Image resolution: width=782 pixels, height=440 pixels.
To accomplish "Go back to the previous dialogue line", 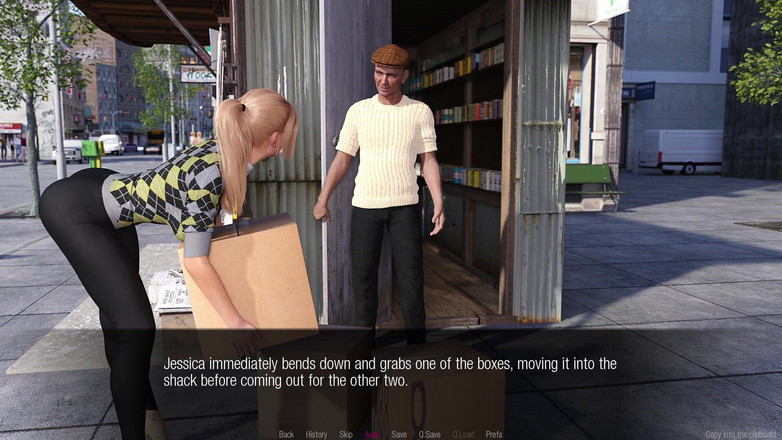I will click(x=286, y=435).
